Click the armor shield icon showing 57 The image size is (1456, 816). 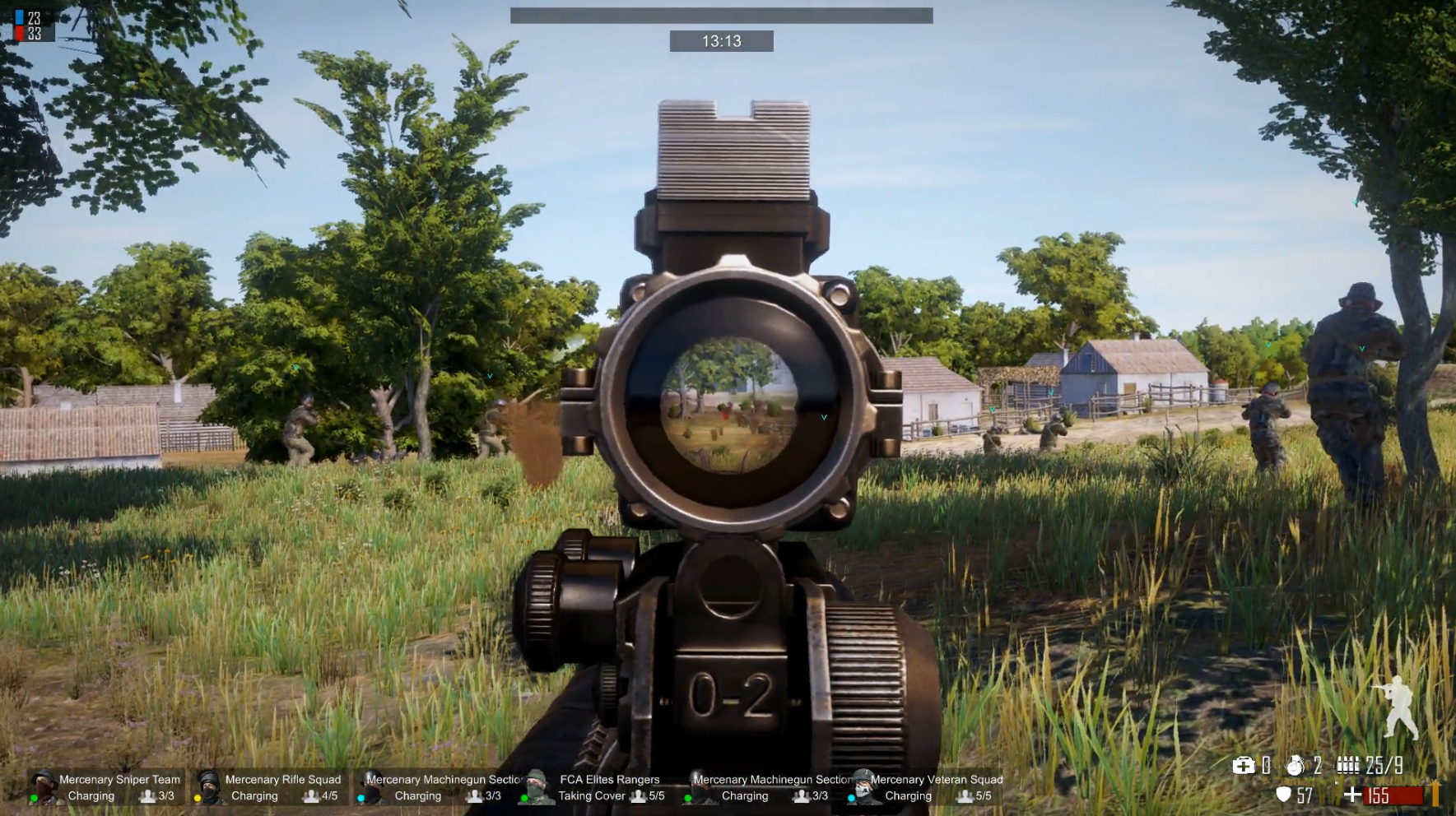(1283, 795)
